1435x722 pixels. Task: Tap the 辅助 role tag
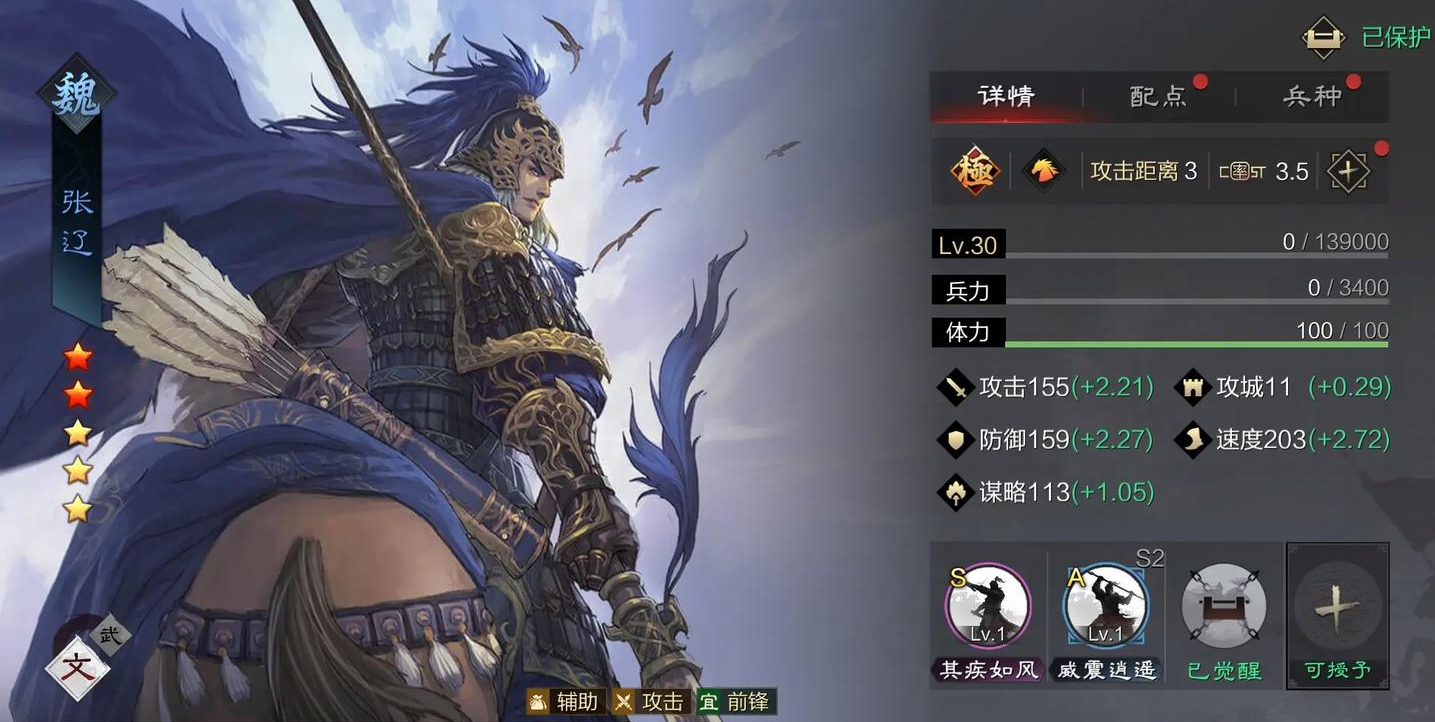click(x=564, y=702)
